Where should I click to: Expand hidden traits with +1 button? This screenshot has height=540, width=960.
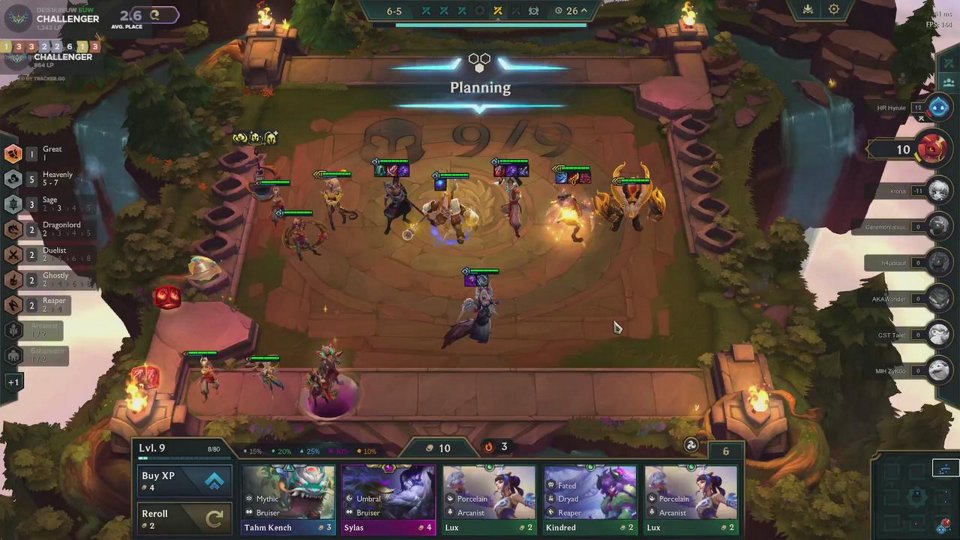click(x=14, y=382)
